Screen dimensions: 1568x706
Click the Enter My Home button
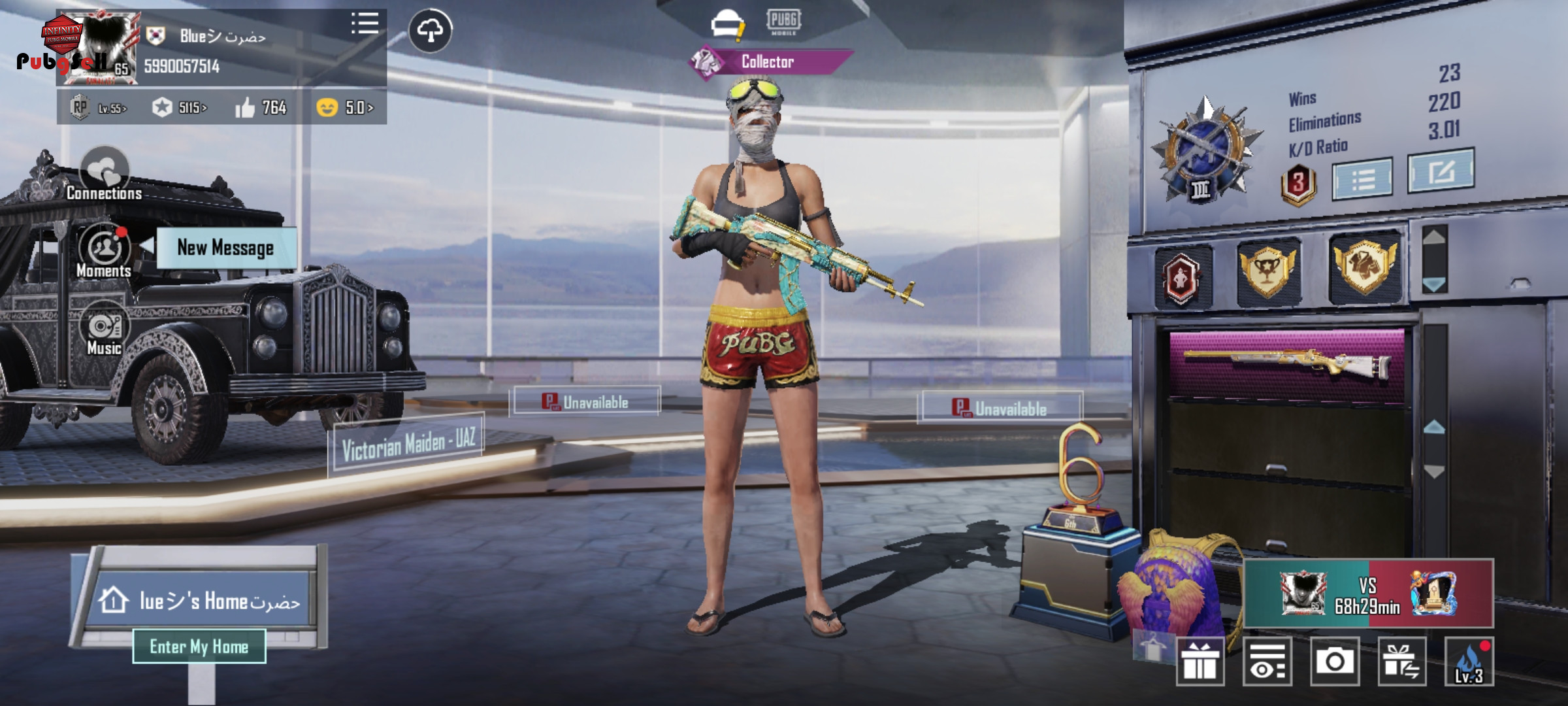click(x=199, y=647)
